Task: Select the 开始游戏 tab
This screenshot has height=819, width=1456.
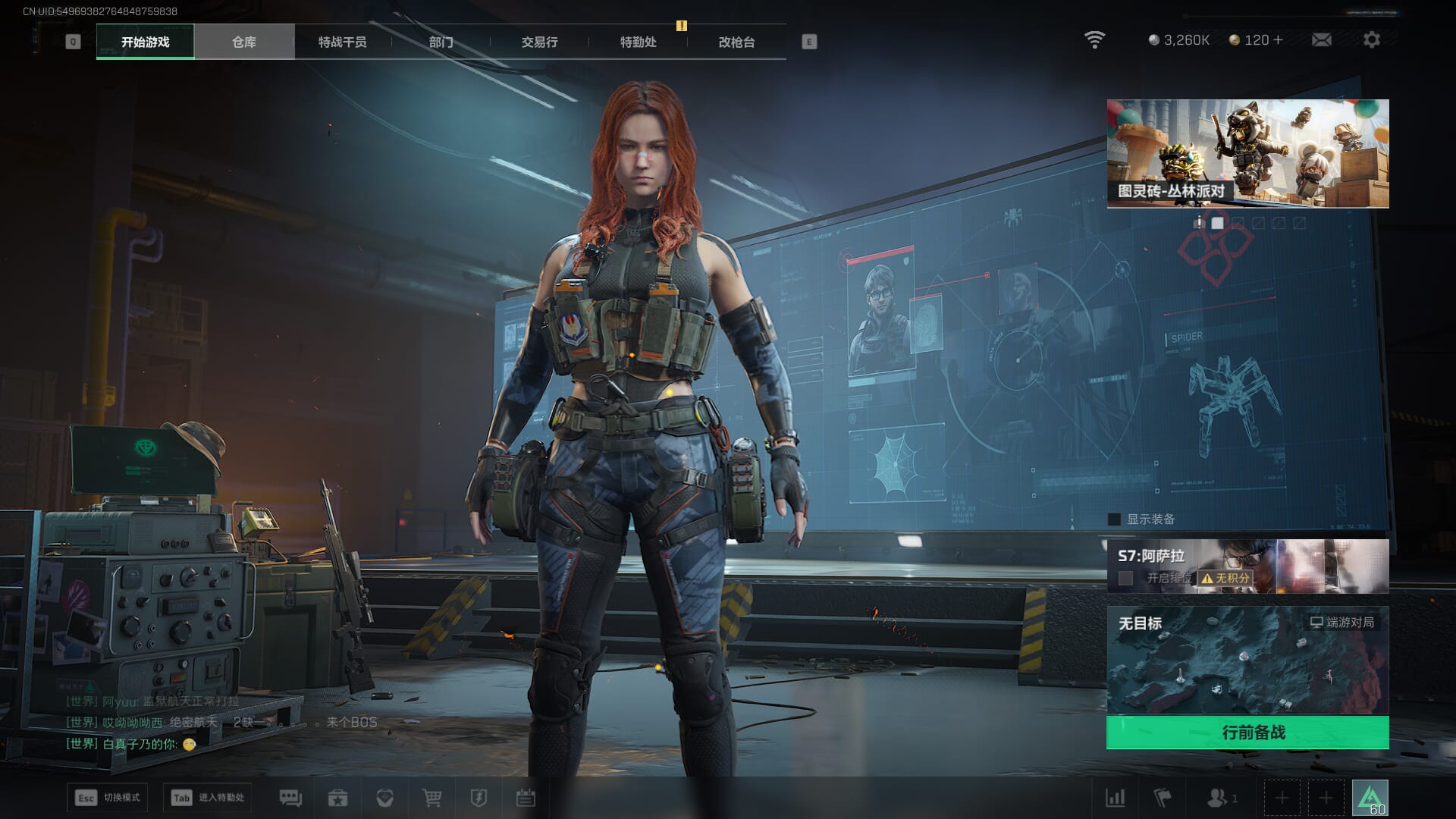Action: click(x=145, y=42)
